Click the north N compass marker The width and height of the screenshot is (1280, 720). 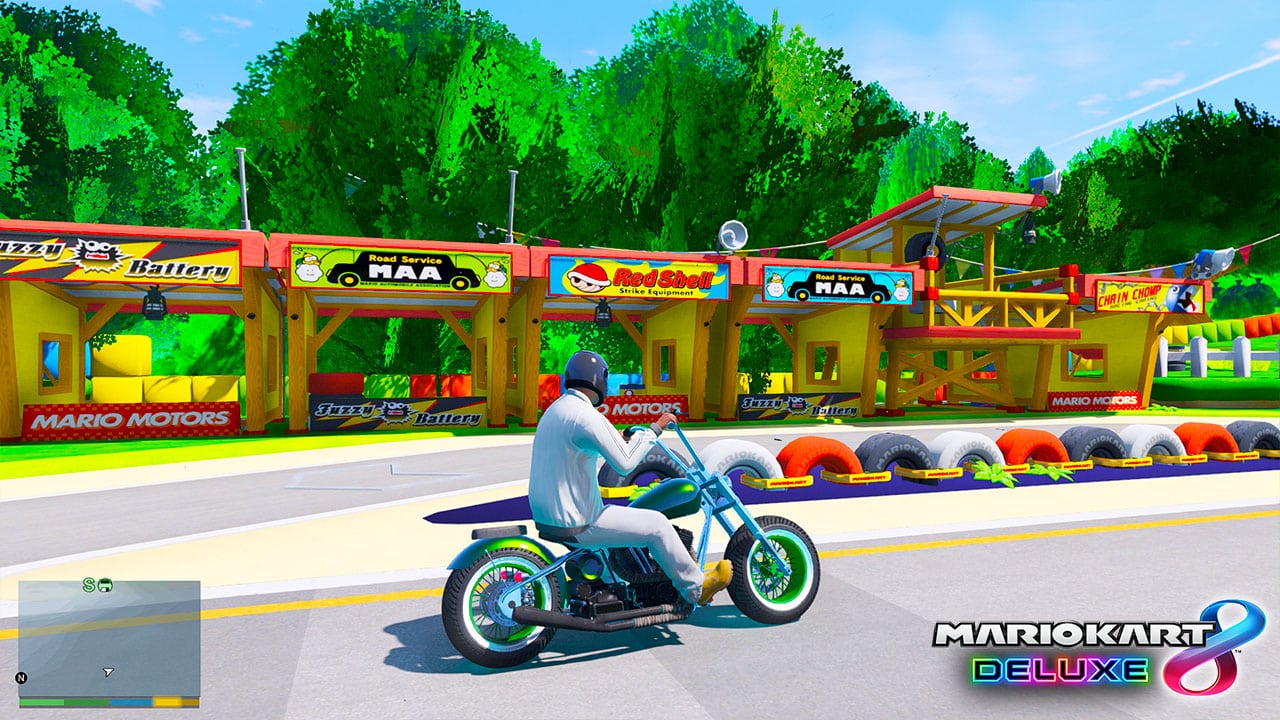click(x=22, y=677)
